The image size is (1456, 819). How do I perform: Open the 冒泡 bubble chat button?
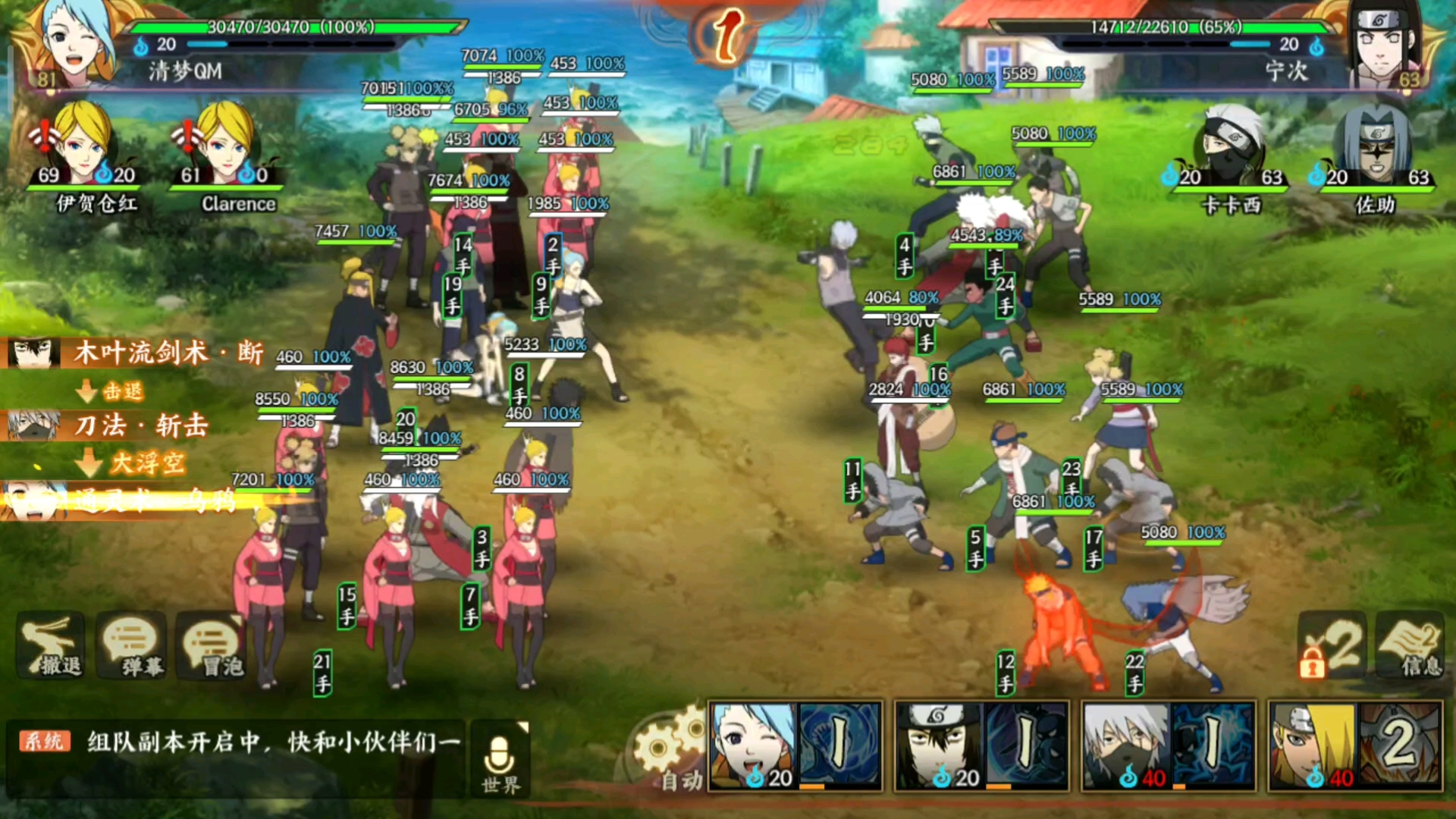[212, 646]
